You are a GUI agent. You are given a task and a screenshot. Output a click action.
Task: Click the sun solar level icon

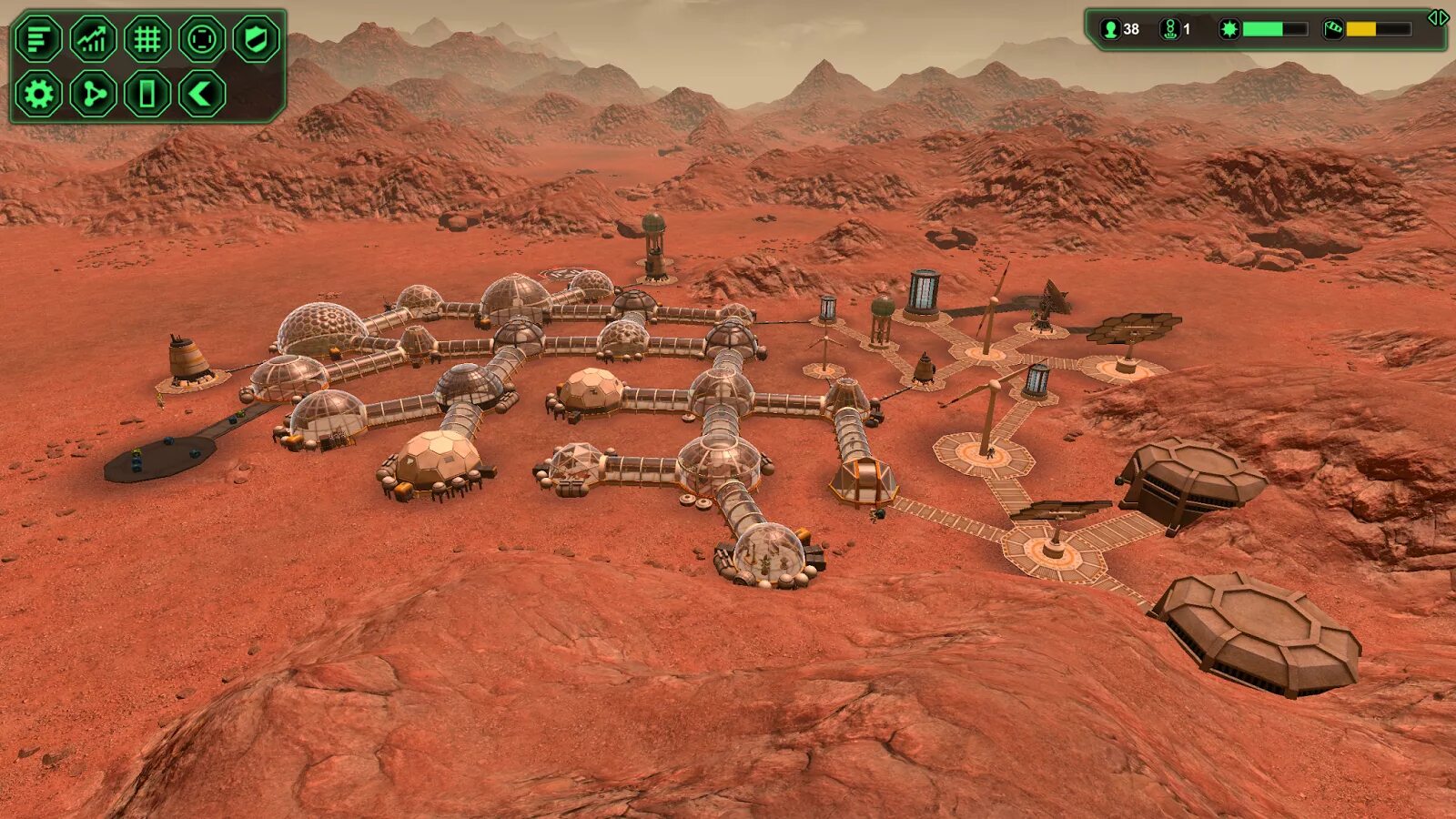pyautogui.click(x=1229, y=29)
